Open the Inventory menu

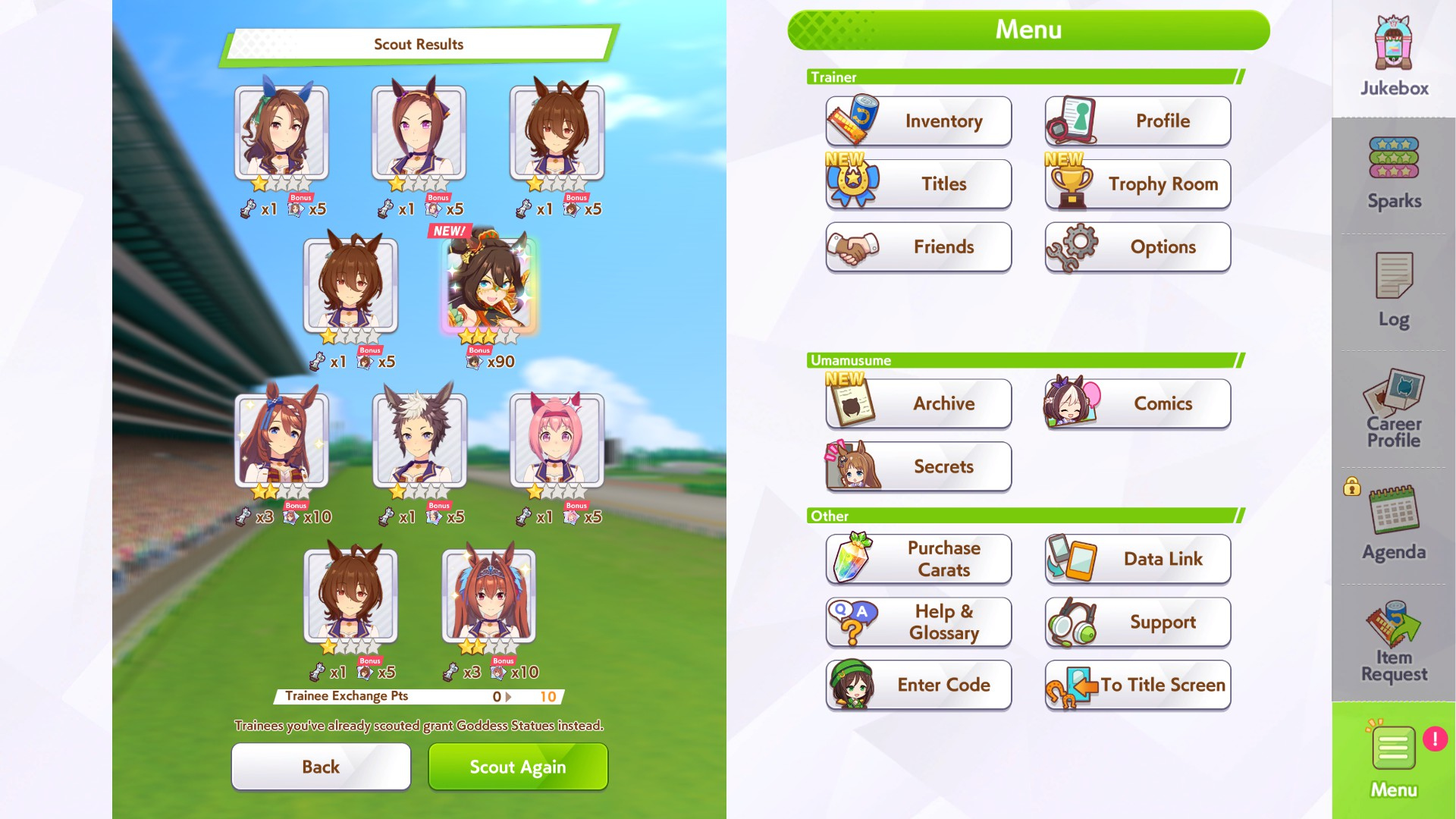[918, 121]
